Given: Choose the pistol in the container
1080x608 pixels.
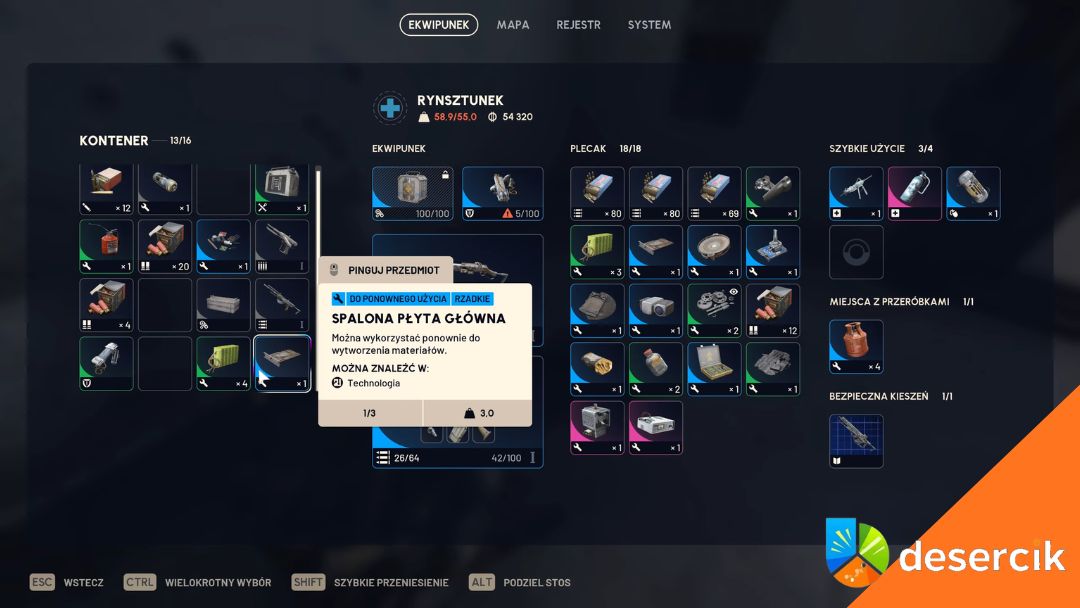Looking at the screenshot, I should coord(282,246).
